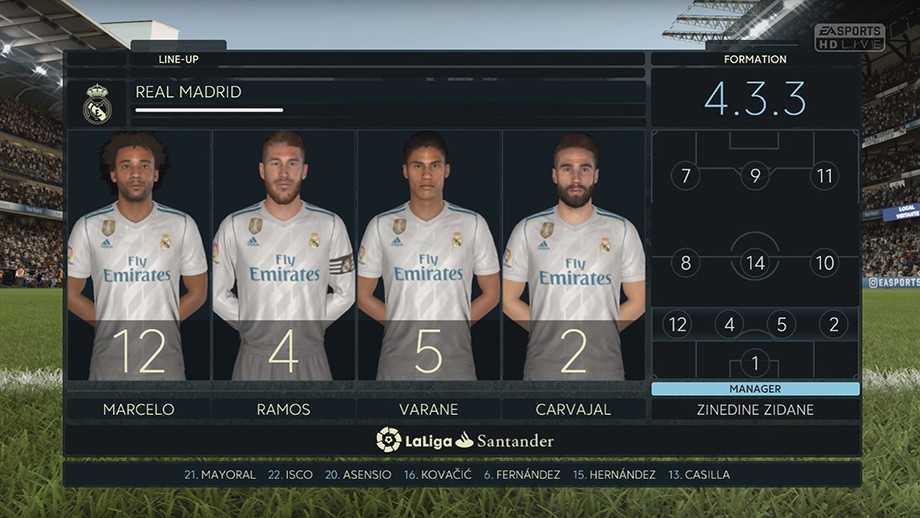Select substitute 22. Isco in the bench list
920x518 pixels.
pos(290,474)
